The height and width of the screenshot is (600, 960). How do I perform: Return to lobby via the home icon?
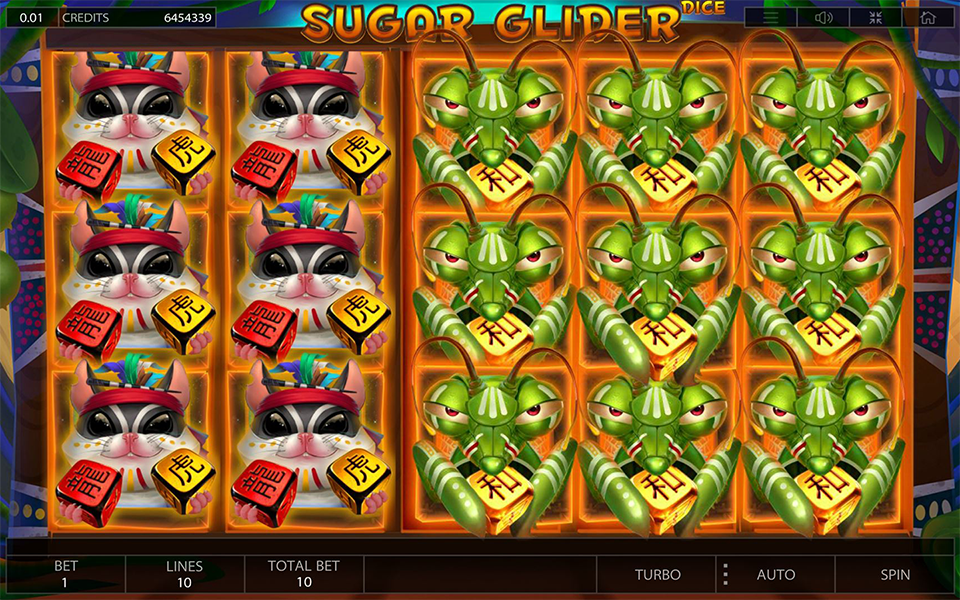coord(928,18)
